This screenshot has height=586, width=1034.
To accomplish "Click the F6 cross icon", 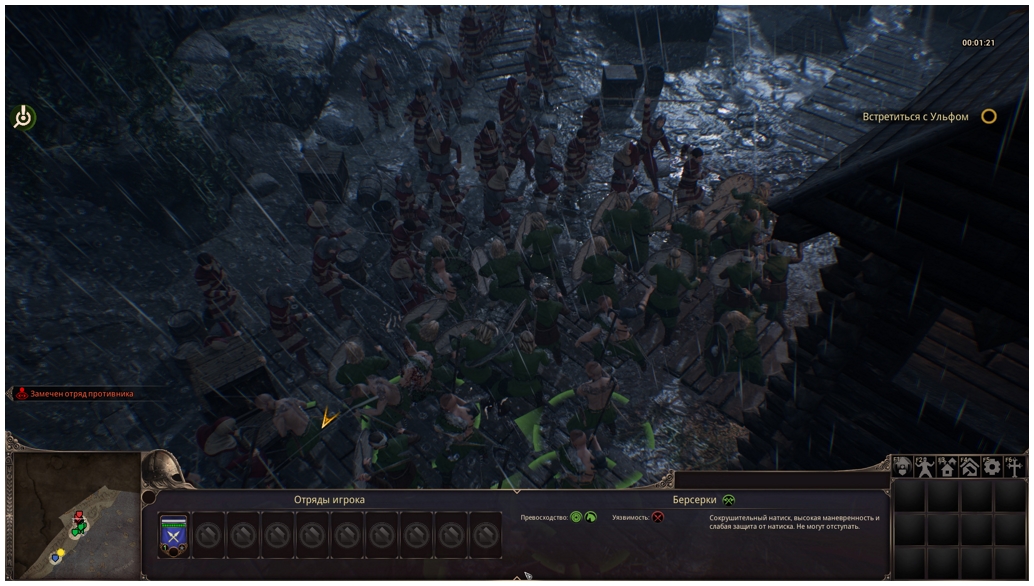I will [1014, 466].
